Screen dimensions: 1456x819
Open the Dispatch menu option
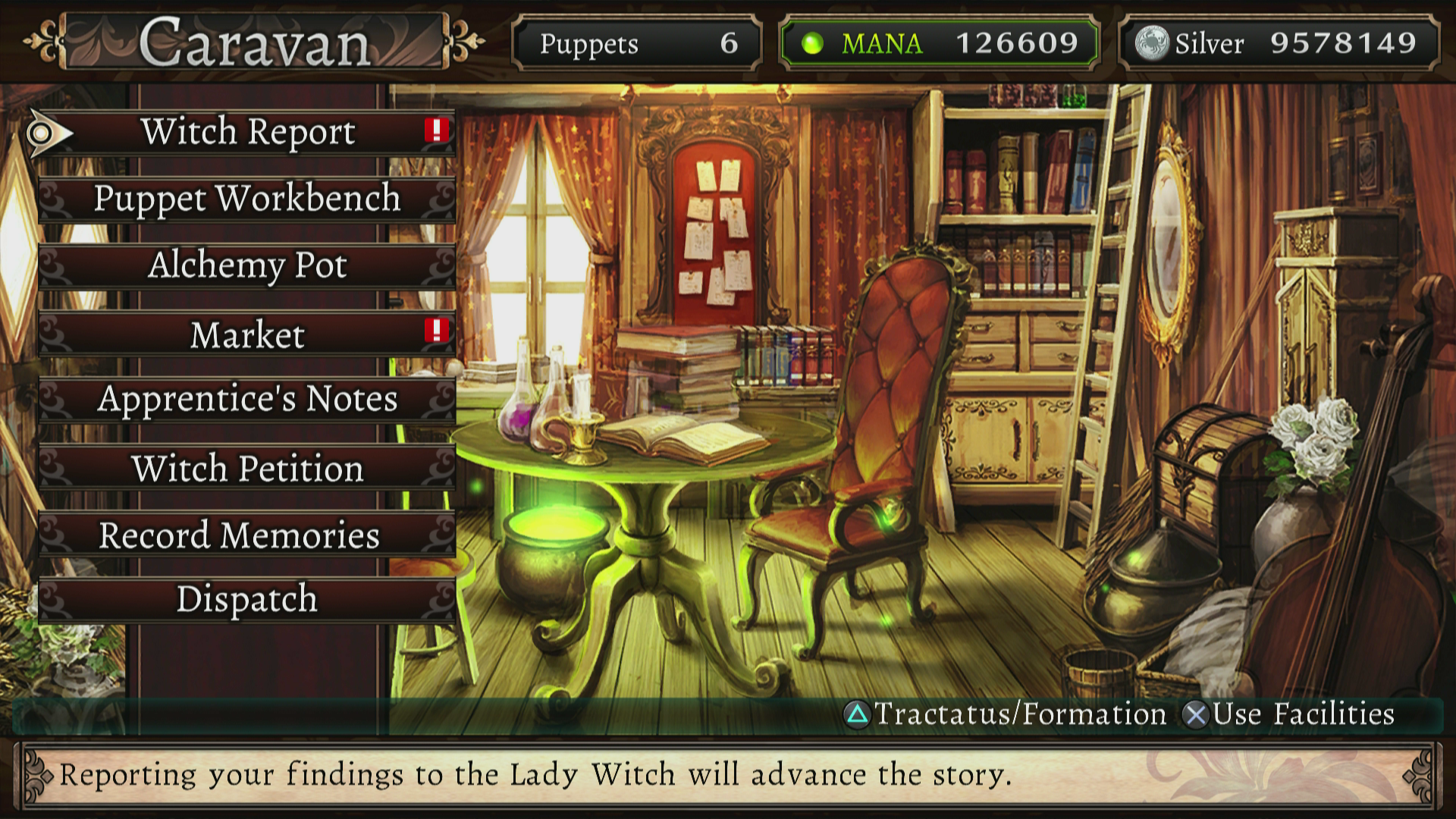(246, 600)
